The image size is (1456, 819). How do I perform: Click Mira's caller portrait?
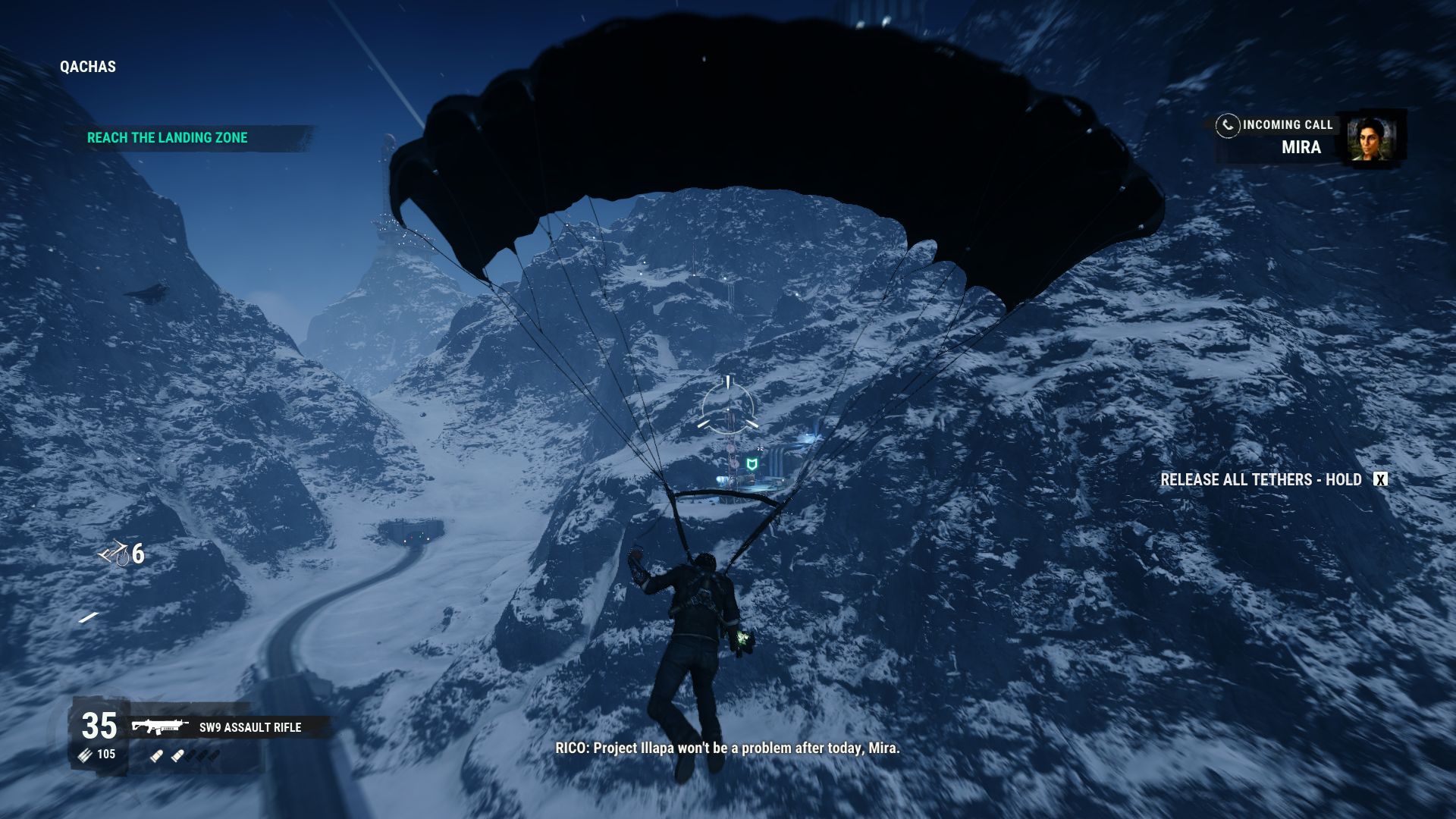(x=1373, y=139)
